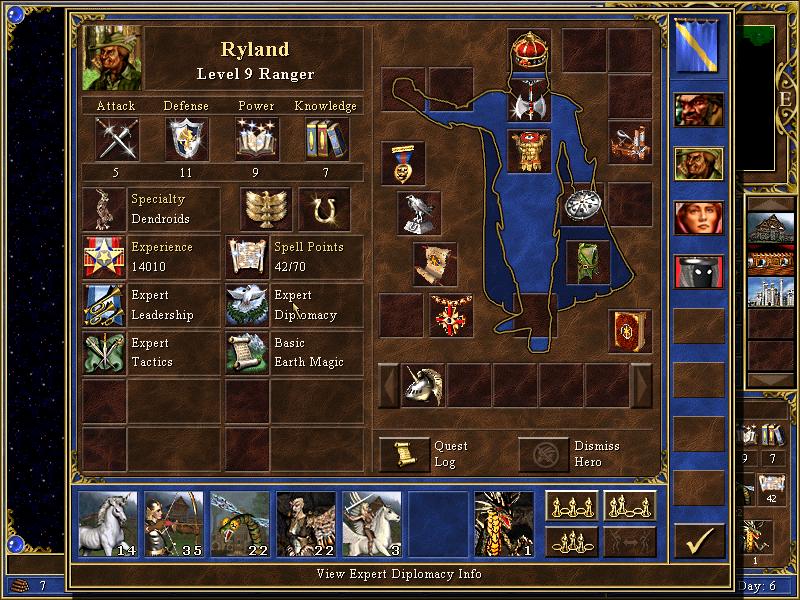This screenshot has width=800, height=600.
Task: Open the Attack primary skill icon
Action: point(116,138)
